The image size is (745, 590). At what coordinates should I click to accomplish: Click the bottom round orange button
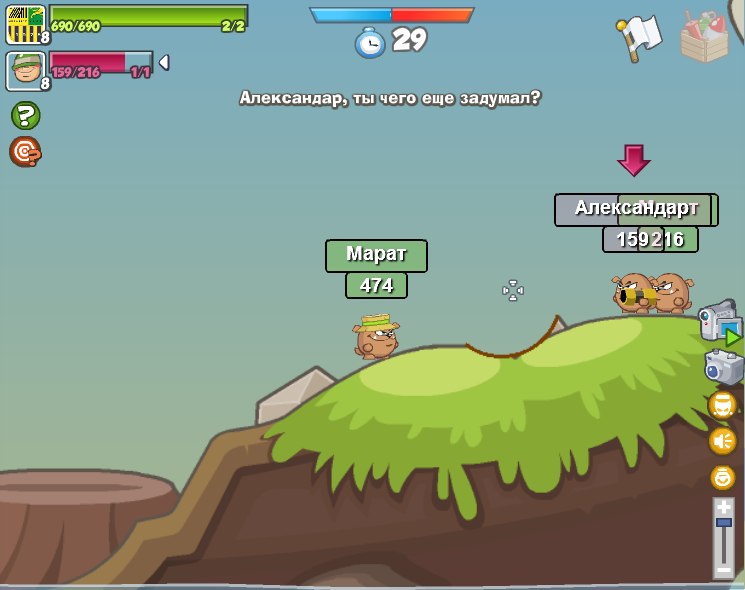tap(722, 477)
